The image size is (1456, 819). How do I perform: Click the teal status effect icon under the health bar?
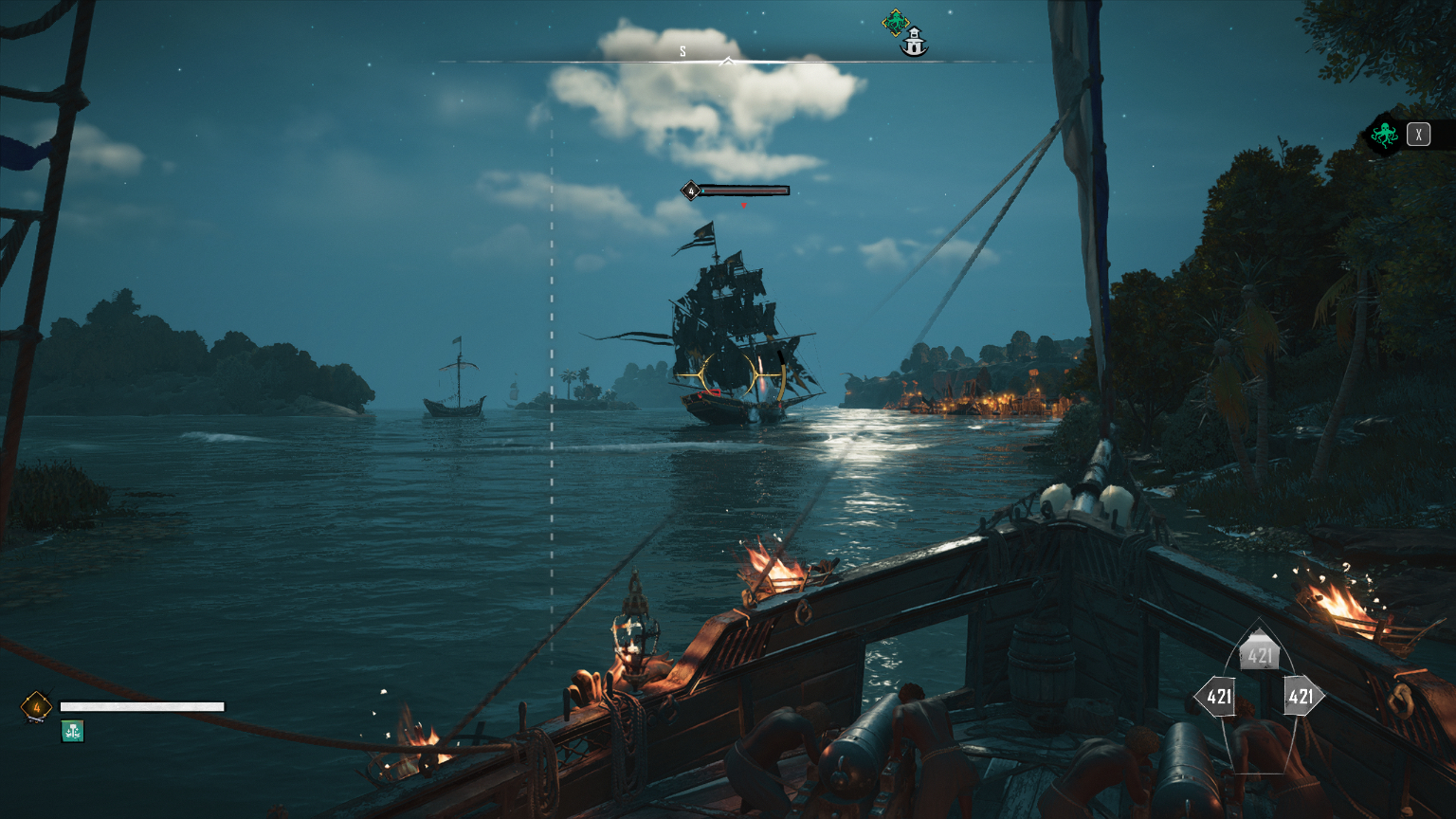point(73,731)
